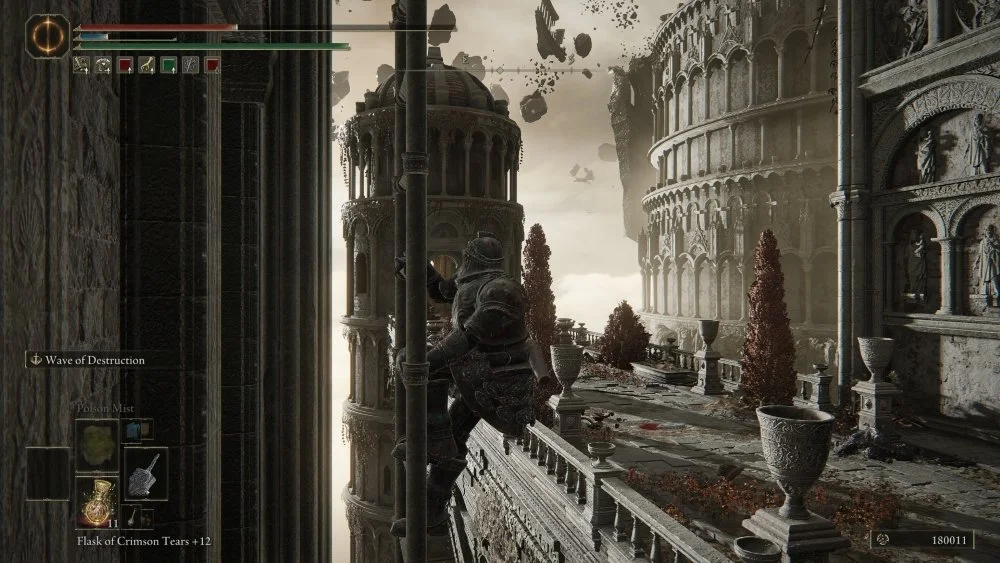
Task: Use the Flask of Crimson Tears slot
Action: pos(97,500)
